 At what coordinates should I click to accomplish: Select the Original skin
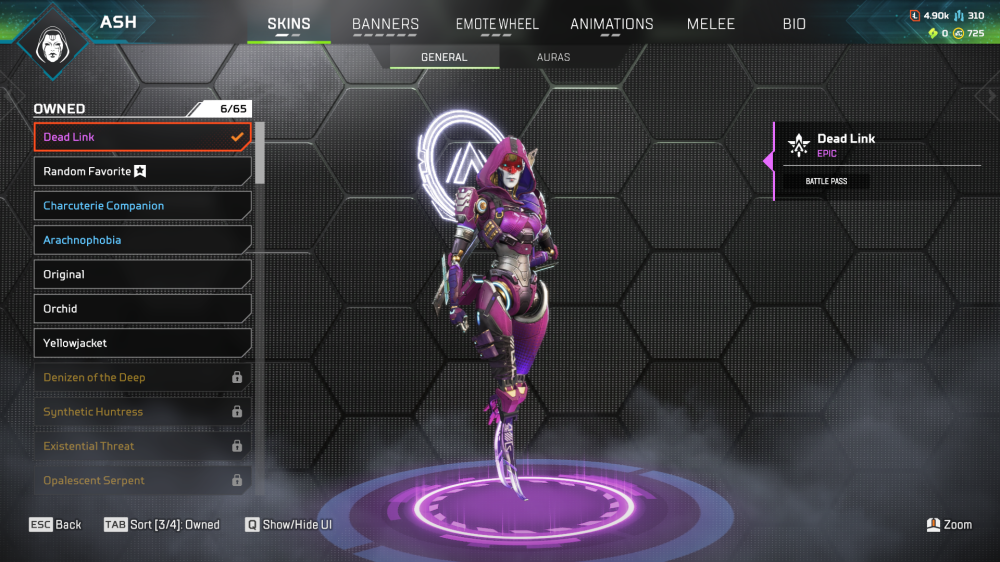142,275
